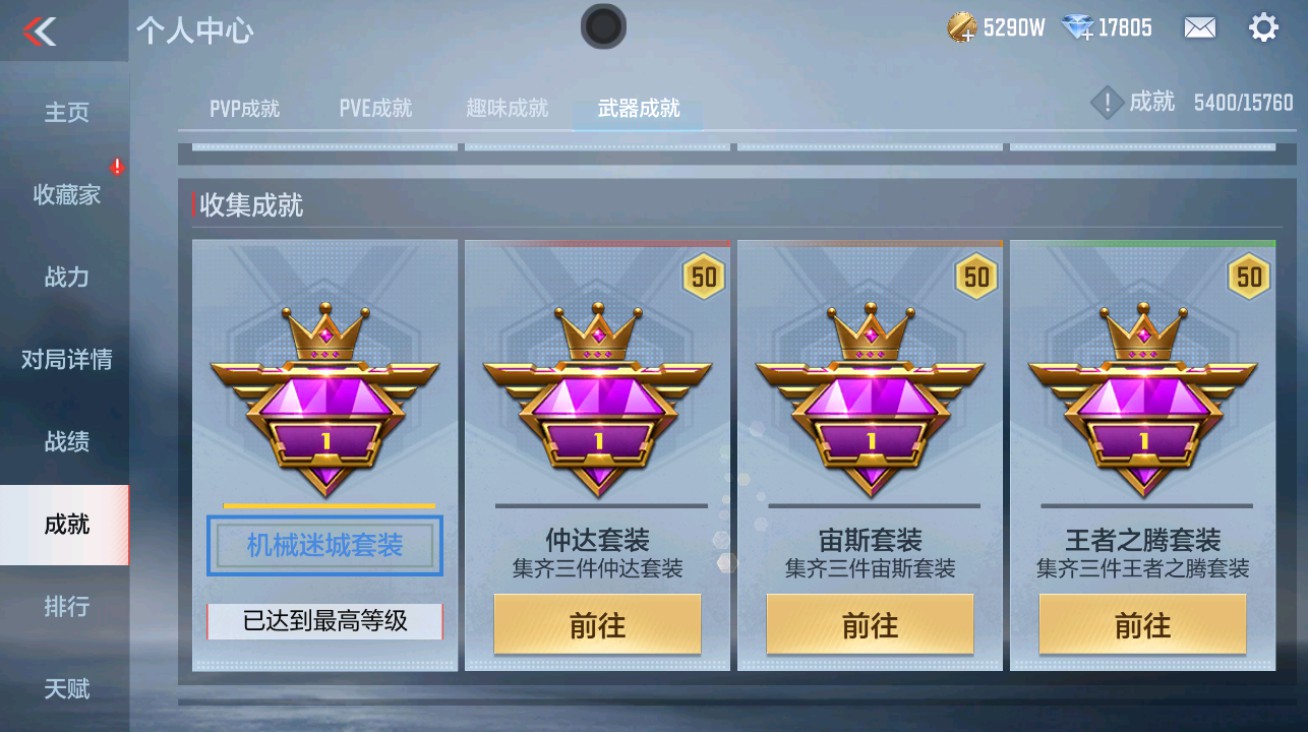Open the 趣味成就 tab
This screenshot has height=732, width=1308.
(x=508, y=110)
